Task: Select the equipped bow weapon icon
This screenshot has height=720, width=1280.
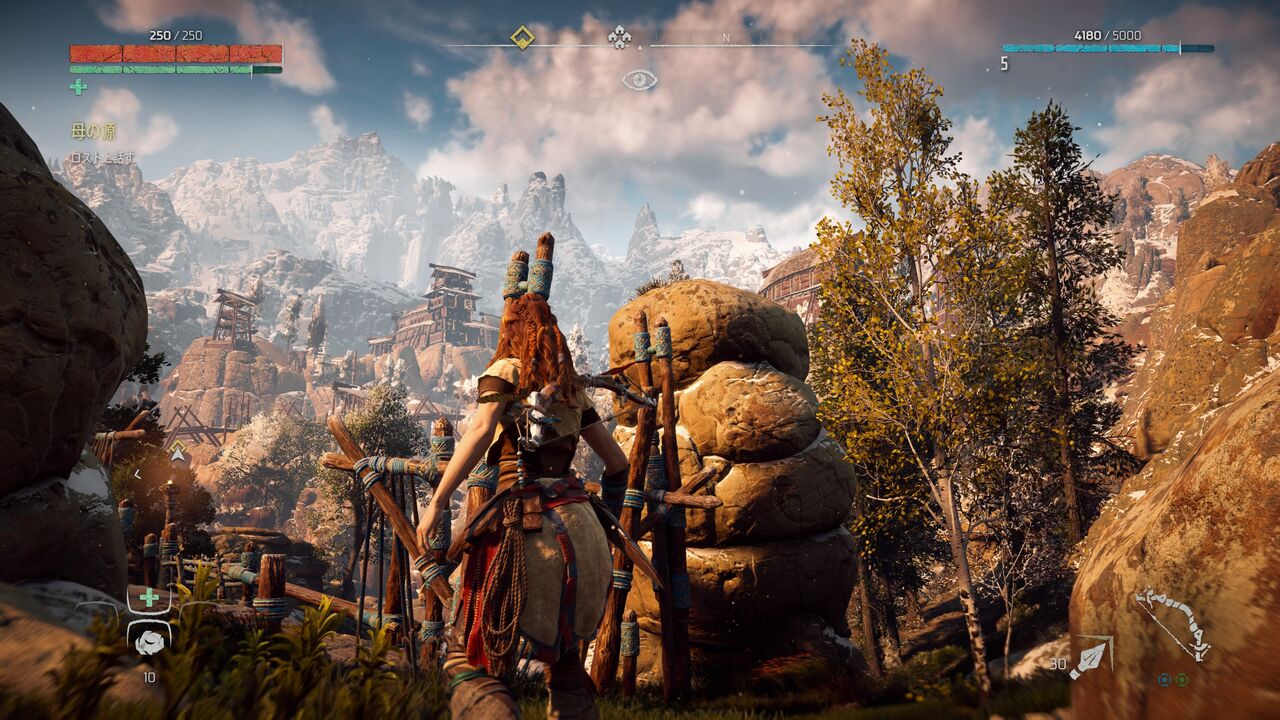Action: click(1173, 623)
